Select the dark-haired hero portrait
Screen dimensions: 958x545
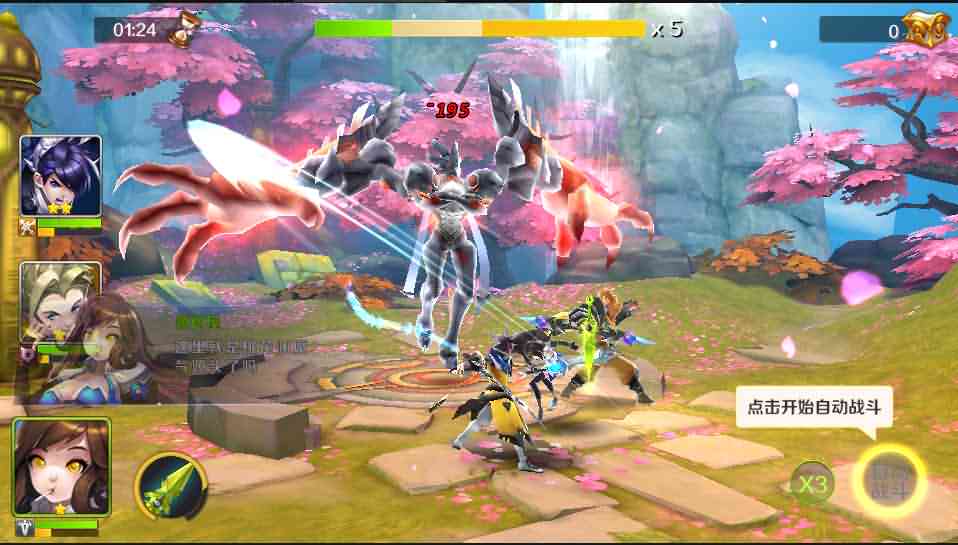click(61, 176)
